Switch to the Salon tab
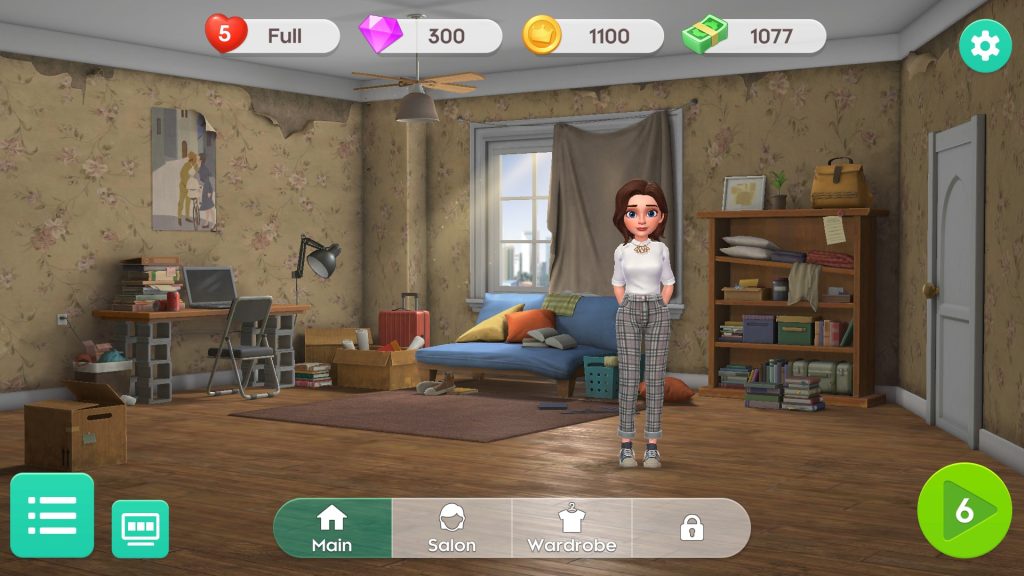1024x576 pixels. tap(452, 528)
